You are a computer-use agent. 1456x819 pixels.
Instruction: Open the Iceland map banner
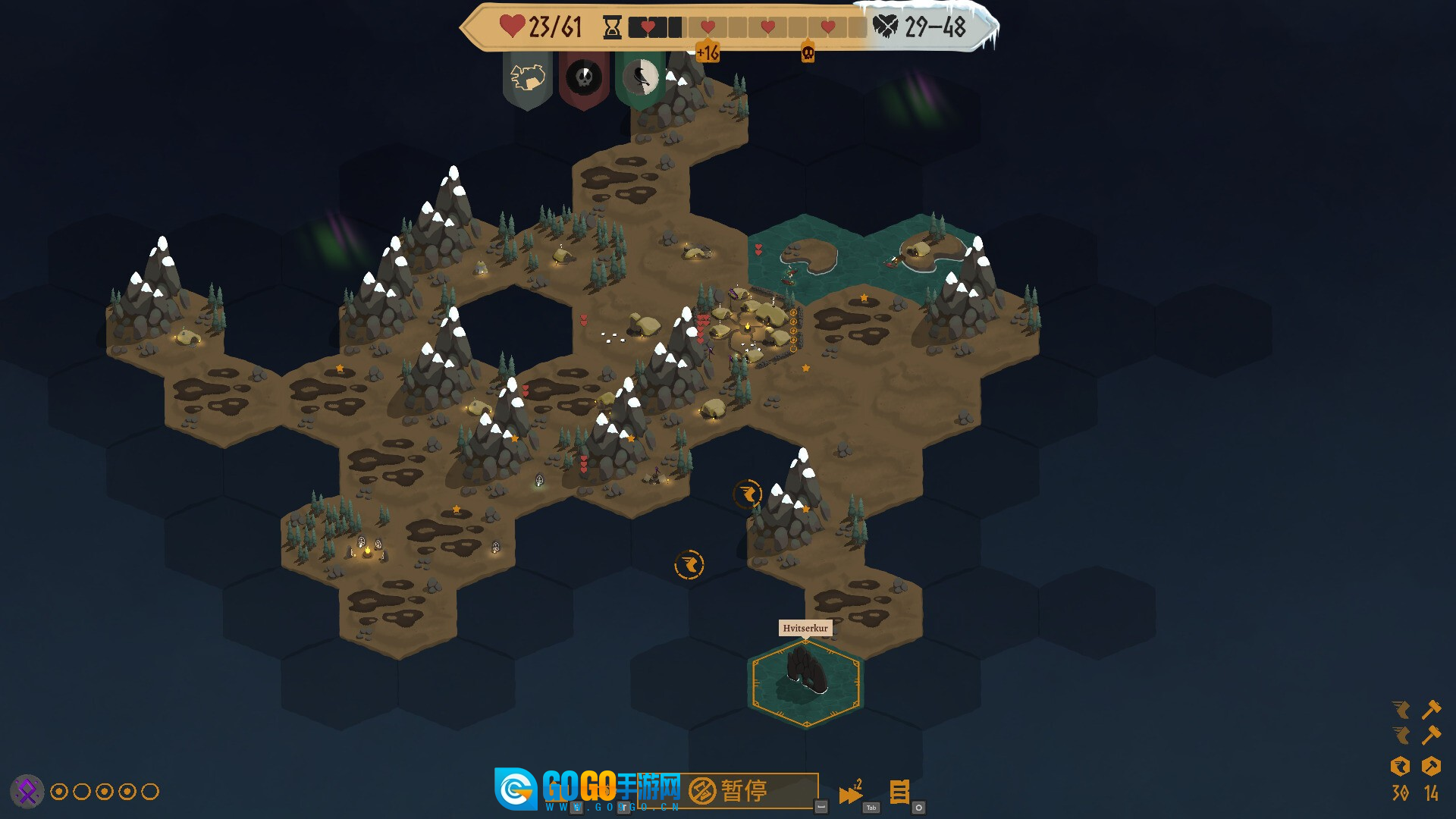click(x=528, y=78)
